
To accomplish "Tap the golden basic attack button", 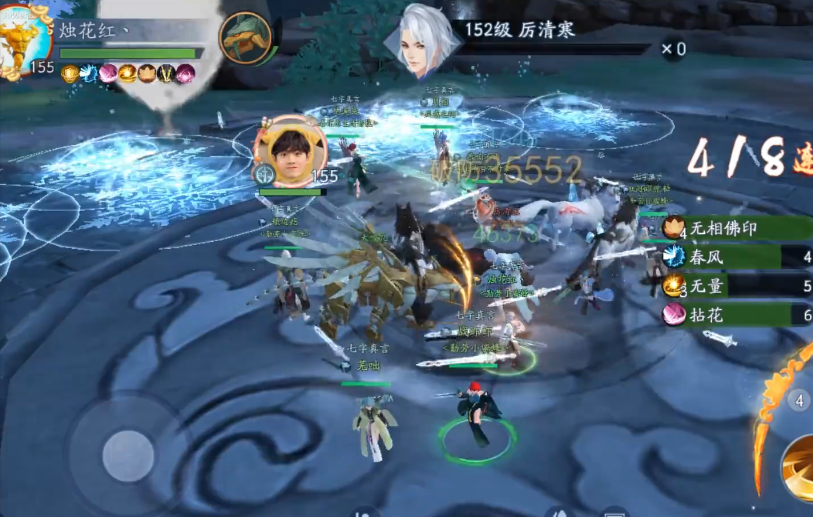I will [x=799, y=468].
